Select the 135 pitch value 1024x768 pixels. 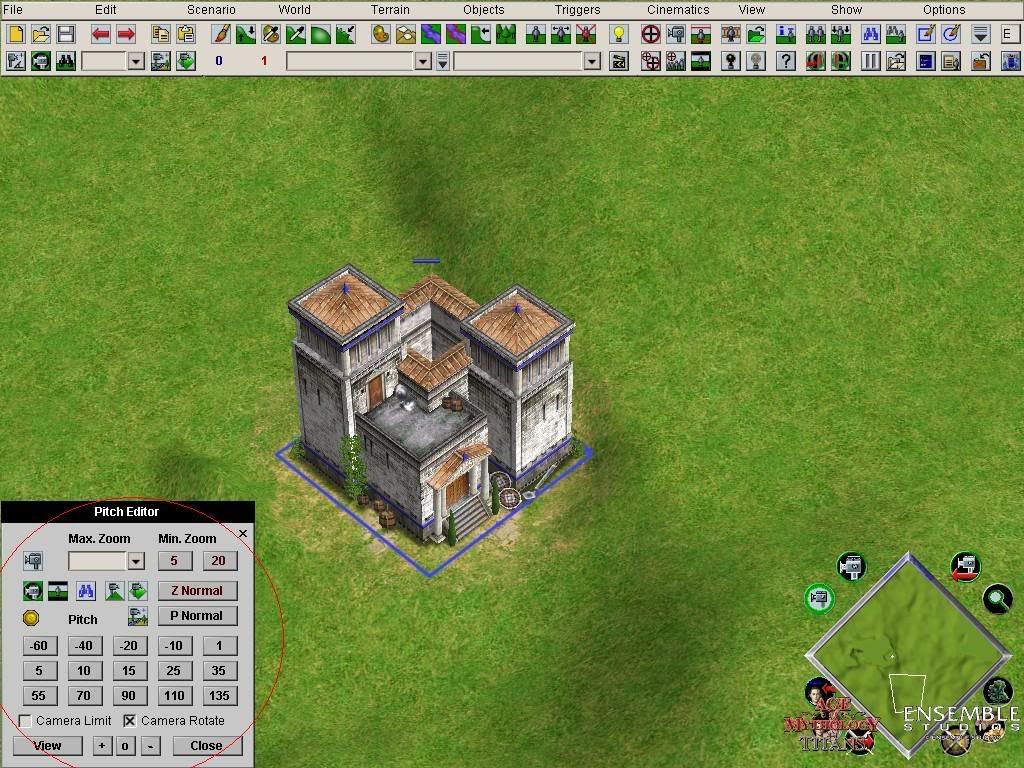(219, 696)
